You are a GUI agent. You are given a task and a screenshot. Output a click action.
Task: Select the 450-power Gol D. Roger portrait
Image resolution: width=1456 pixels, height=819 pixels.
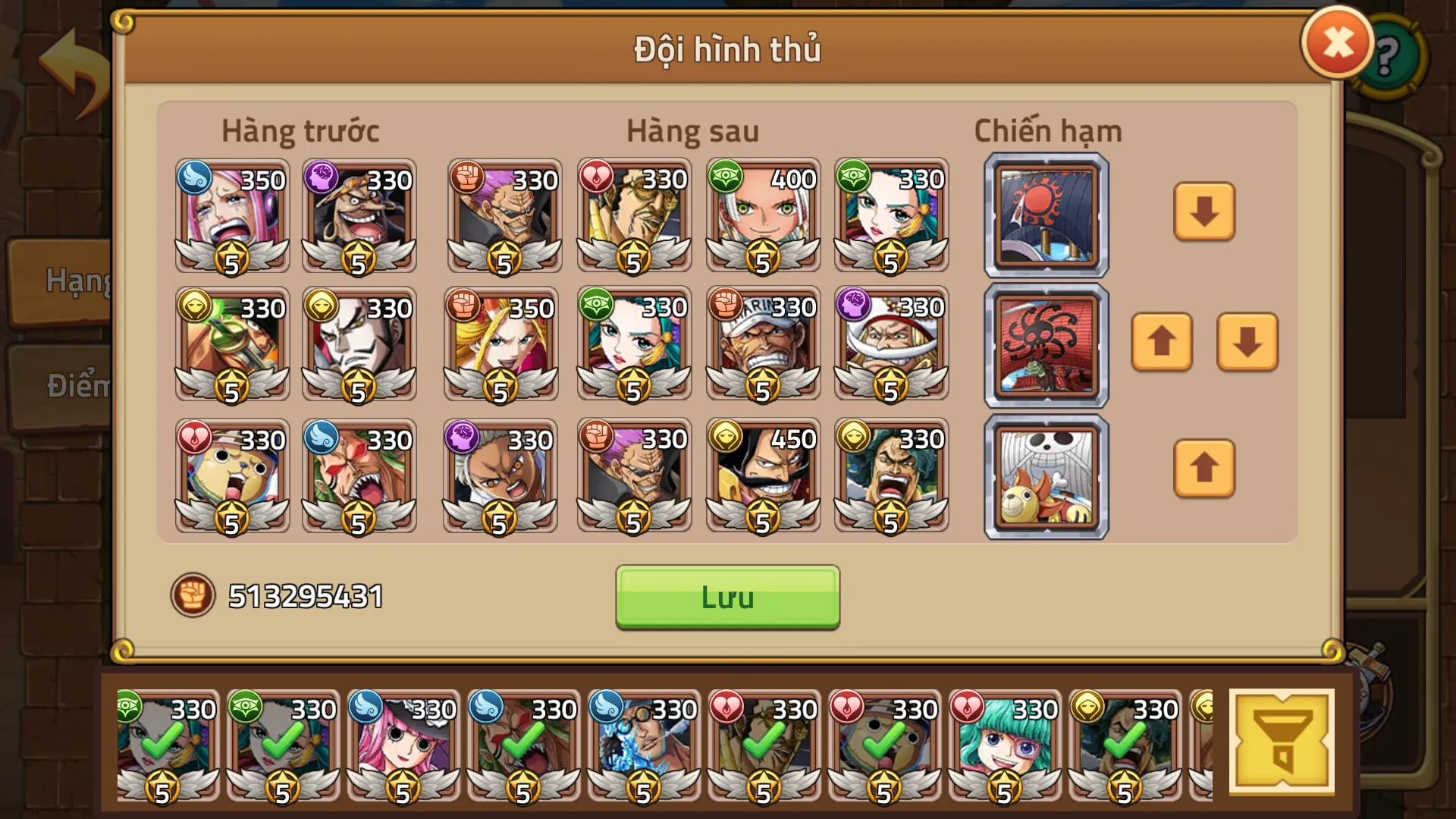[763, 474]
